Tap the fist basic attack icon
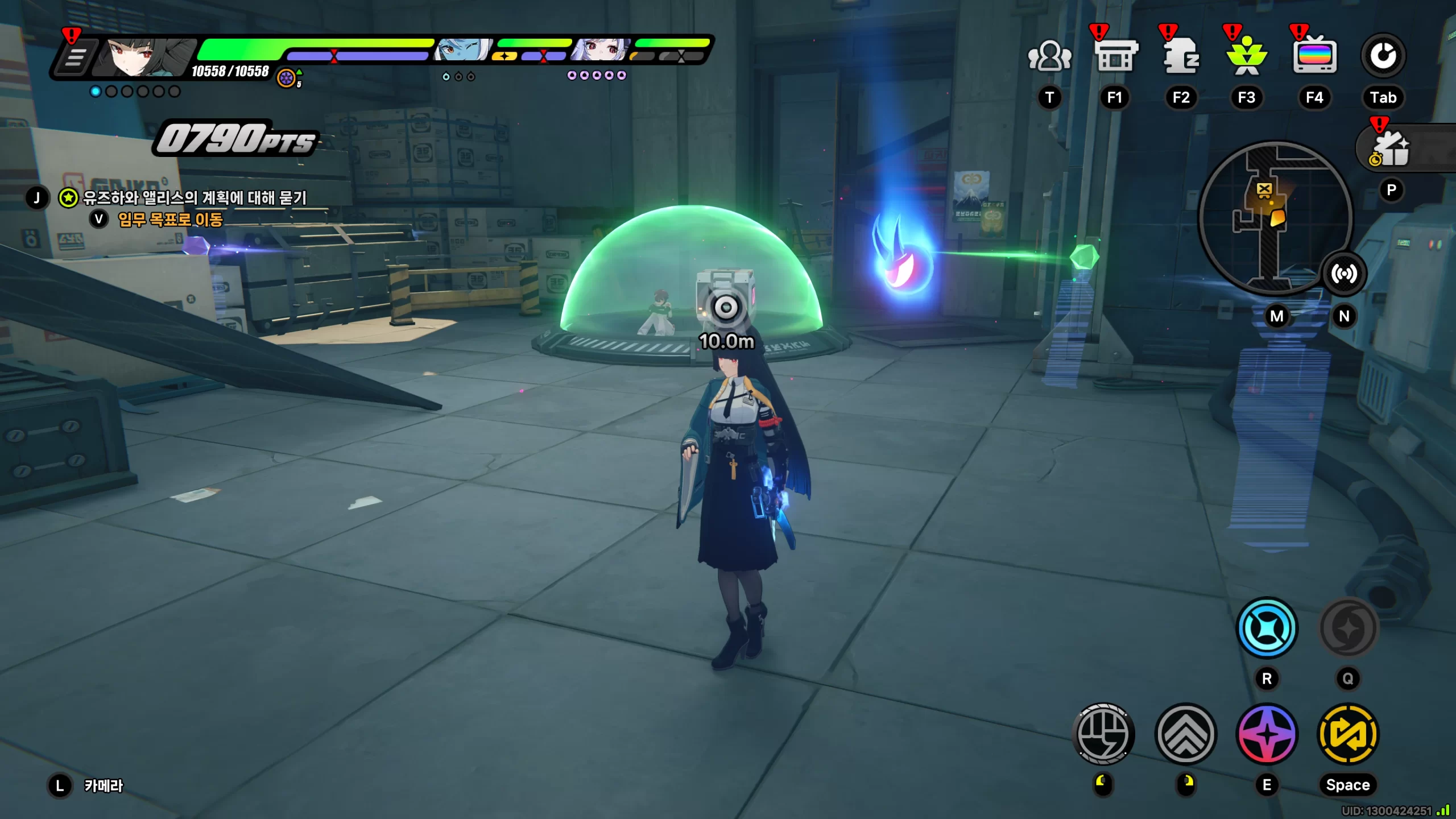The width and height of the screenshot is (1456, 819). point(1103,734)
